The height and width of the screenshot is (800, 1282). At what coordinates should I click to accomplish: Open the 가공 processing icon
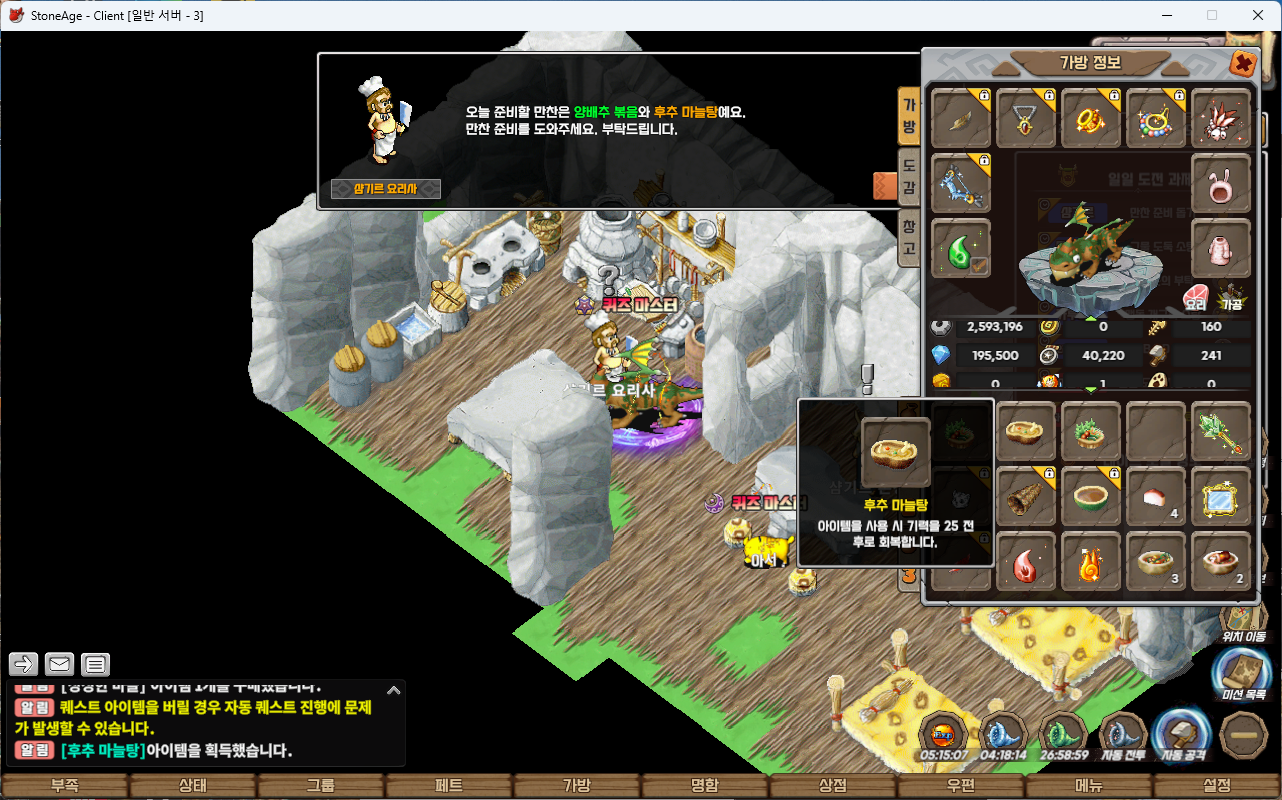1230,298
